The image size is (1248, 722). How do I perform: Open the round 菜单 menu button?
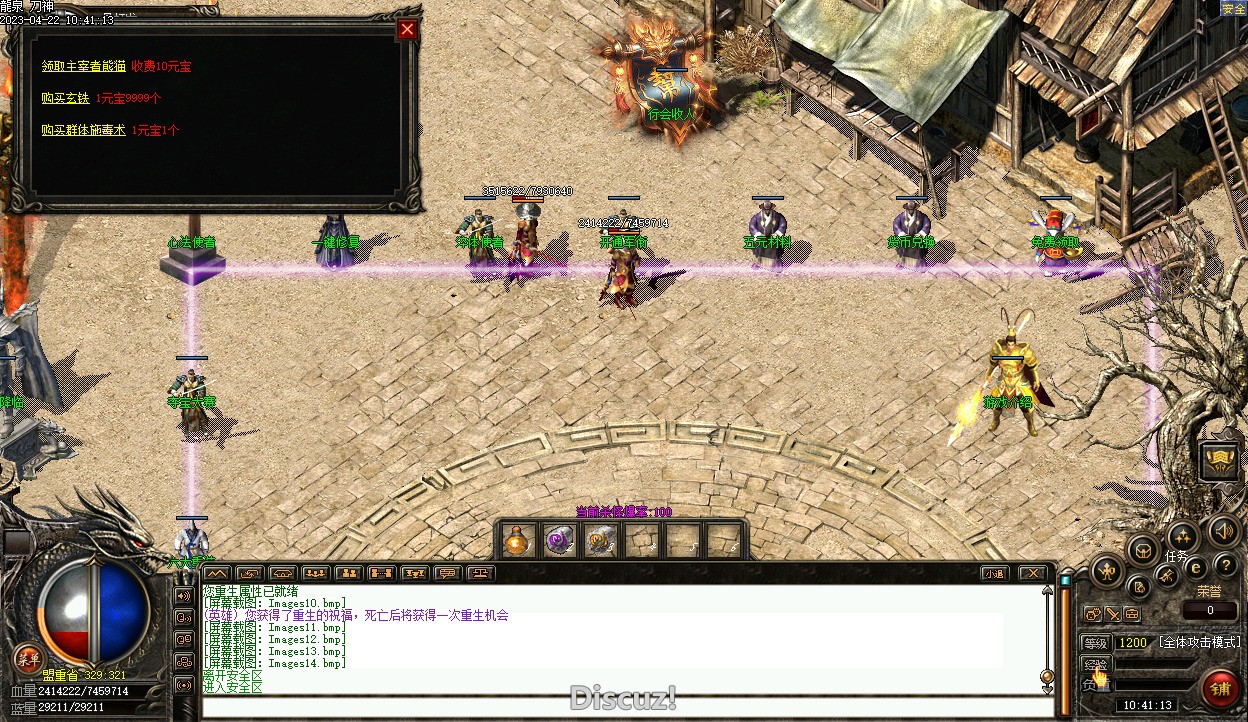(x=27, y=659)
